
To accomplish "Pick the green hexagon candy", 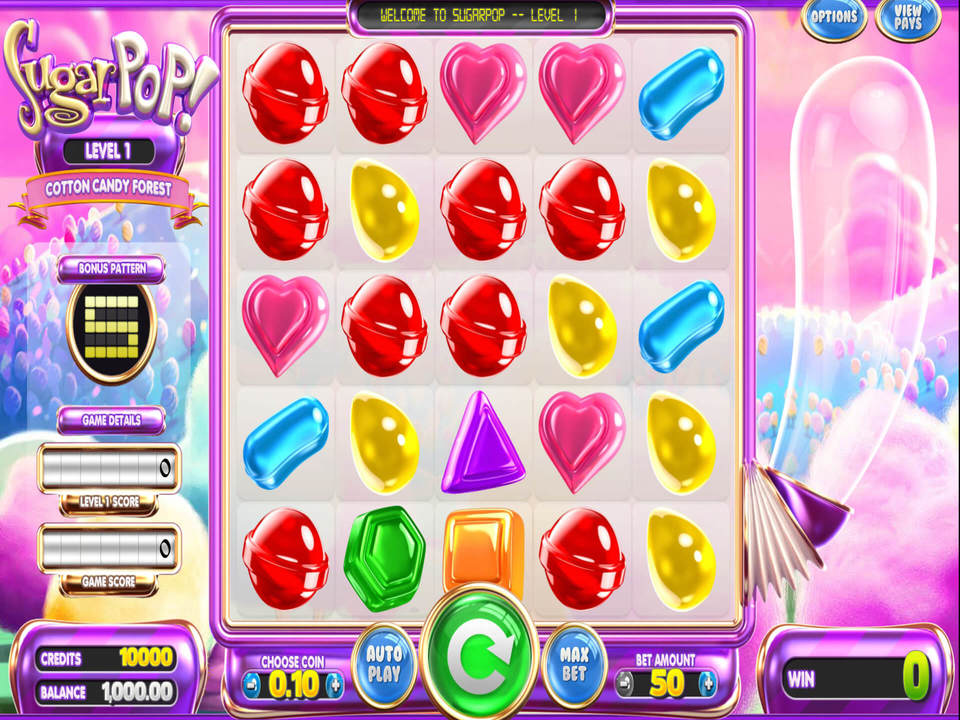I will pyautogui.click(x=384, y=557).
